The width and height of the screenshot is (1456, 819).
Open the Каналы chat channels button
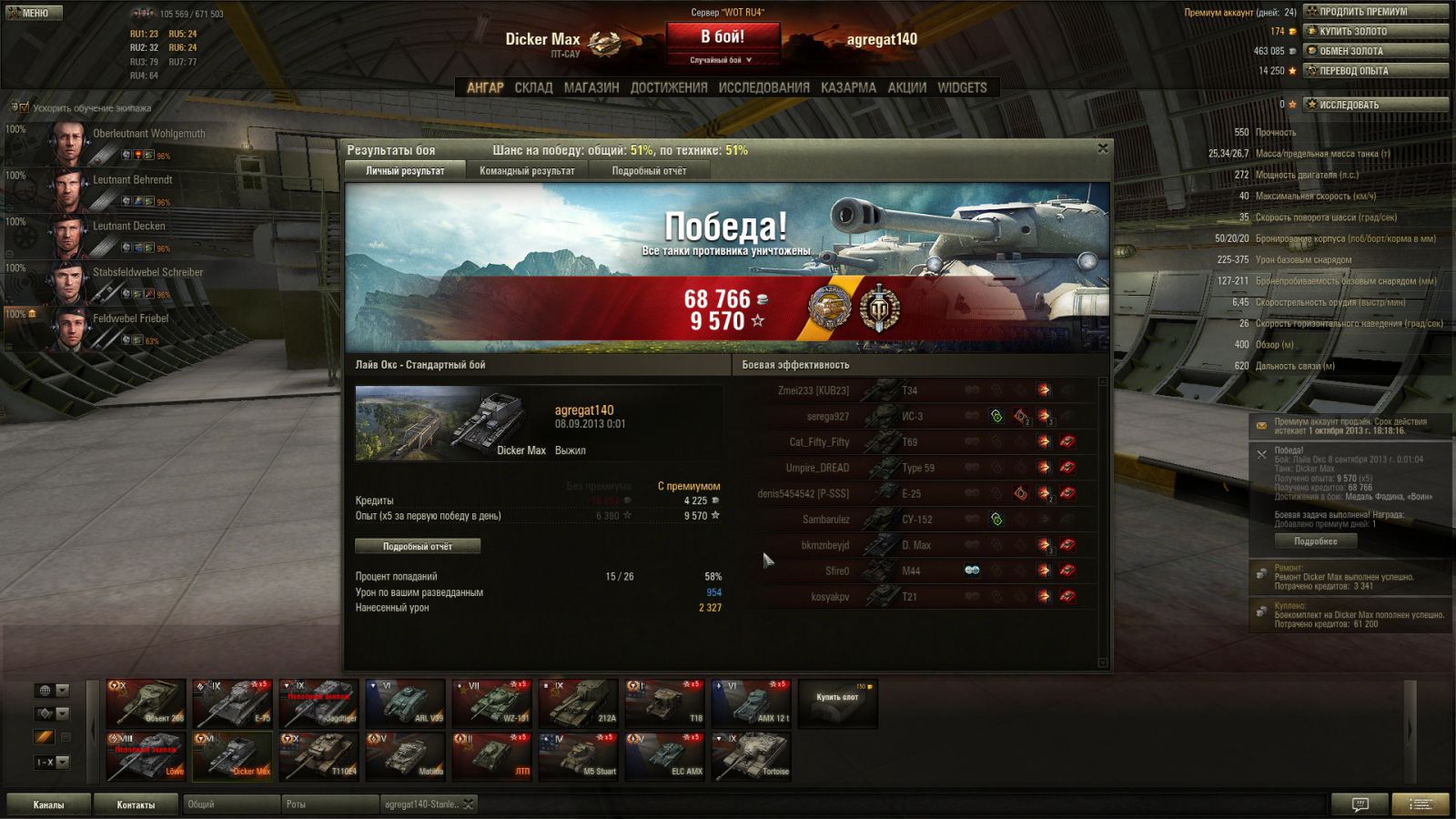49,804
